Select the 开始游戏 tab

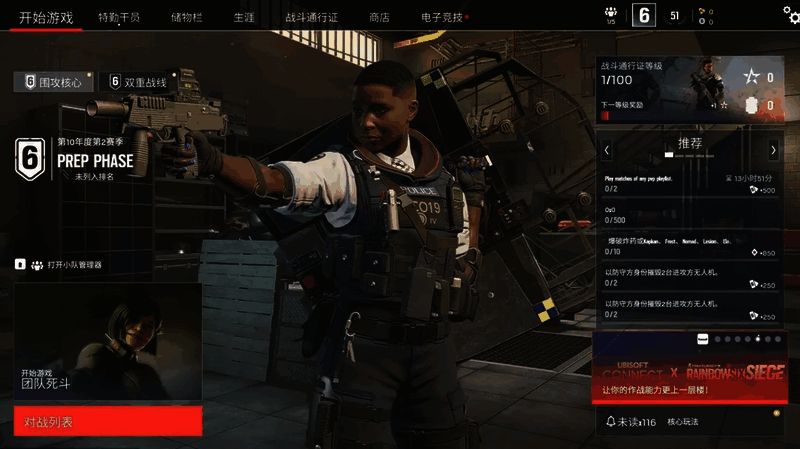(x=46, y=17)
